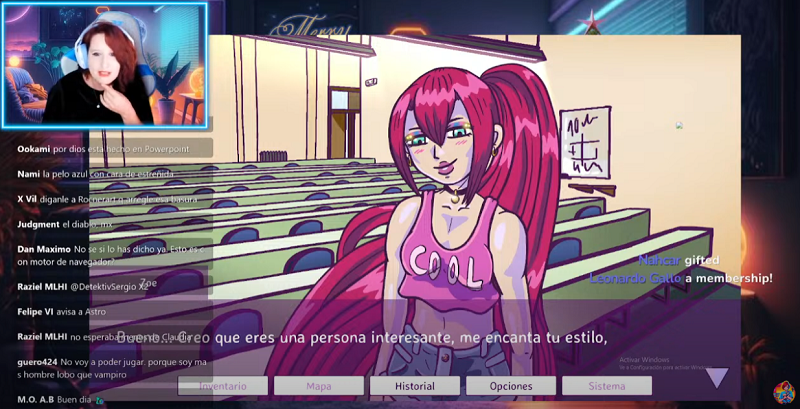Advance dialogue with the purple arrow
800x409 pixels.
717,377
